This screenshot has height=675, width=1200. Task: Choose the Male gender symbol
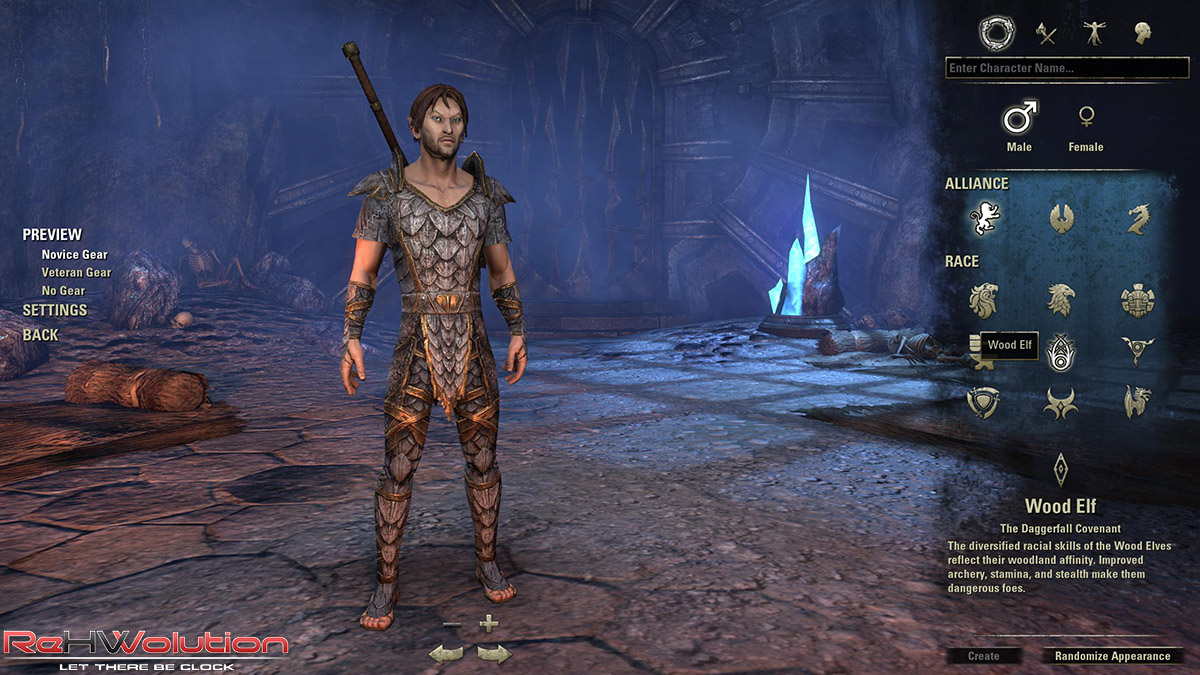tap(1019, 118)
